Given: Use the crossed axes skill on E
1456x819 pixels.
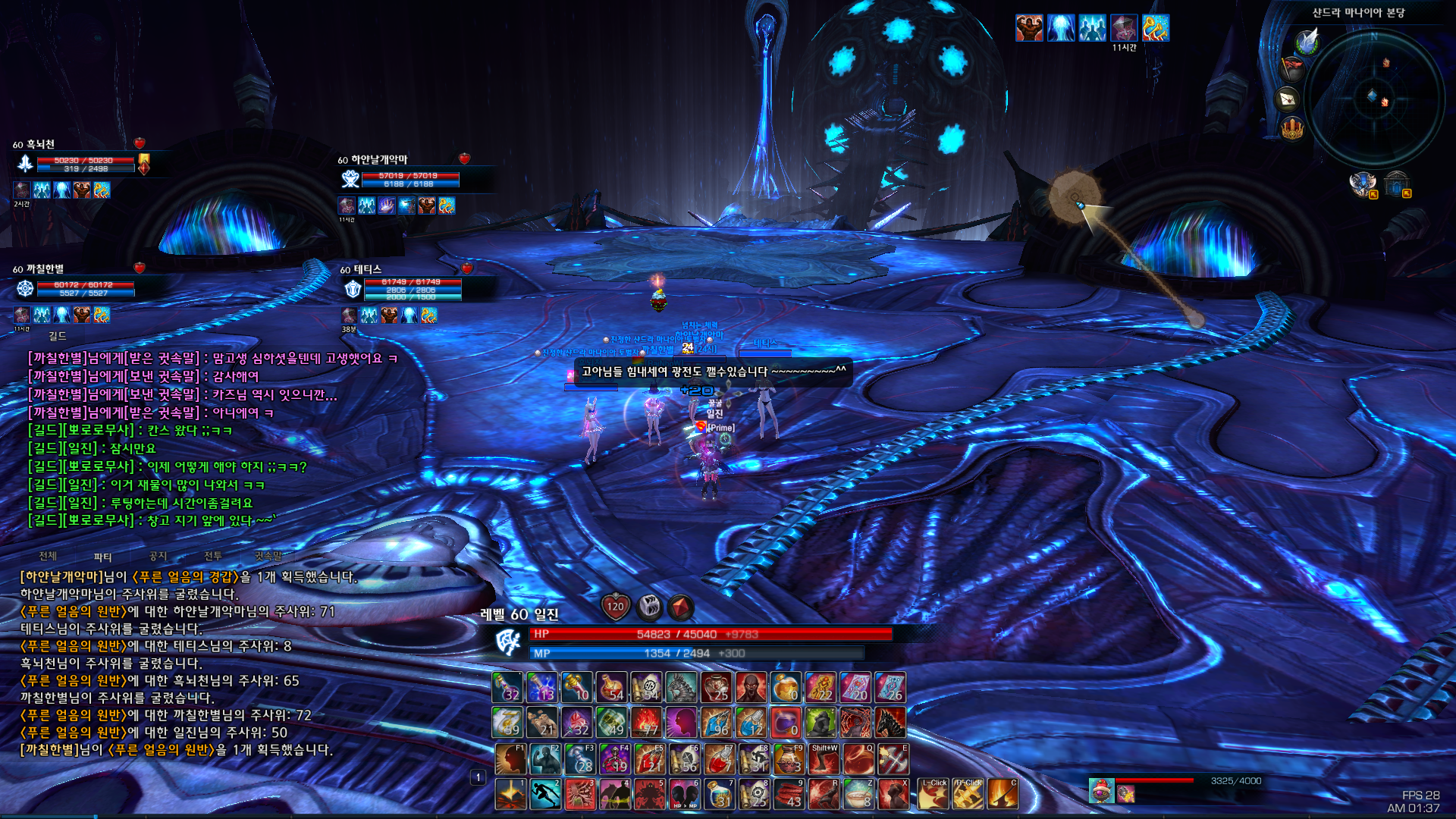Looking at the screenshot, I should [893, 758].
